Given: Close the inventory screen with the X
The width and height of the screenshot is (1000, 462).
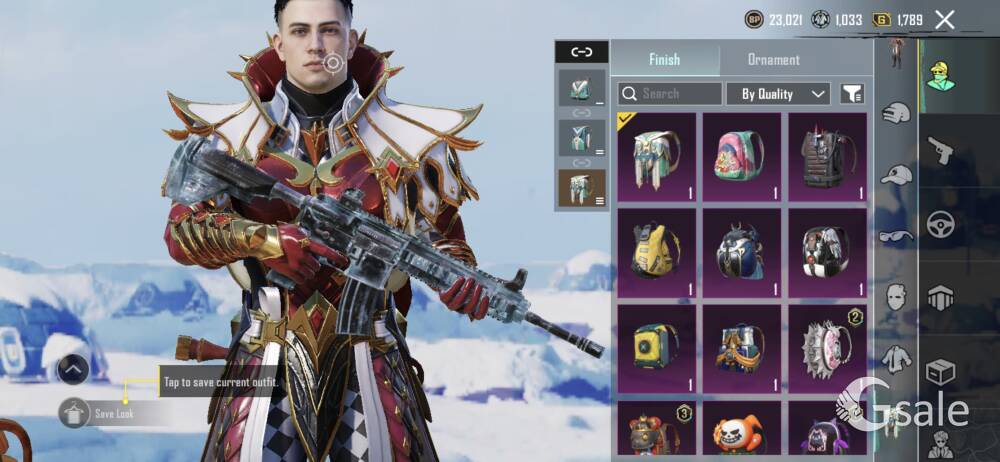Looking at the screenshot, I should pyautogui.click(x=944, y=19).
